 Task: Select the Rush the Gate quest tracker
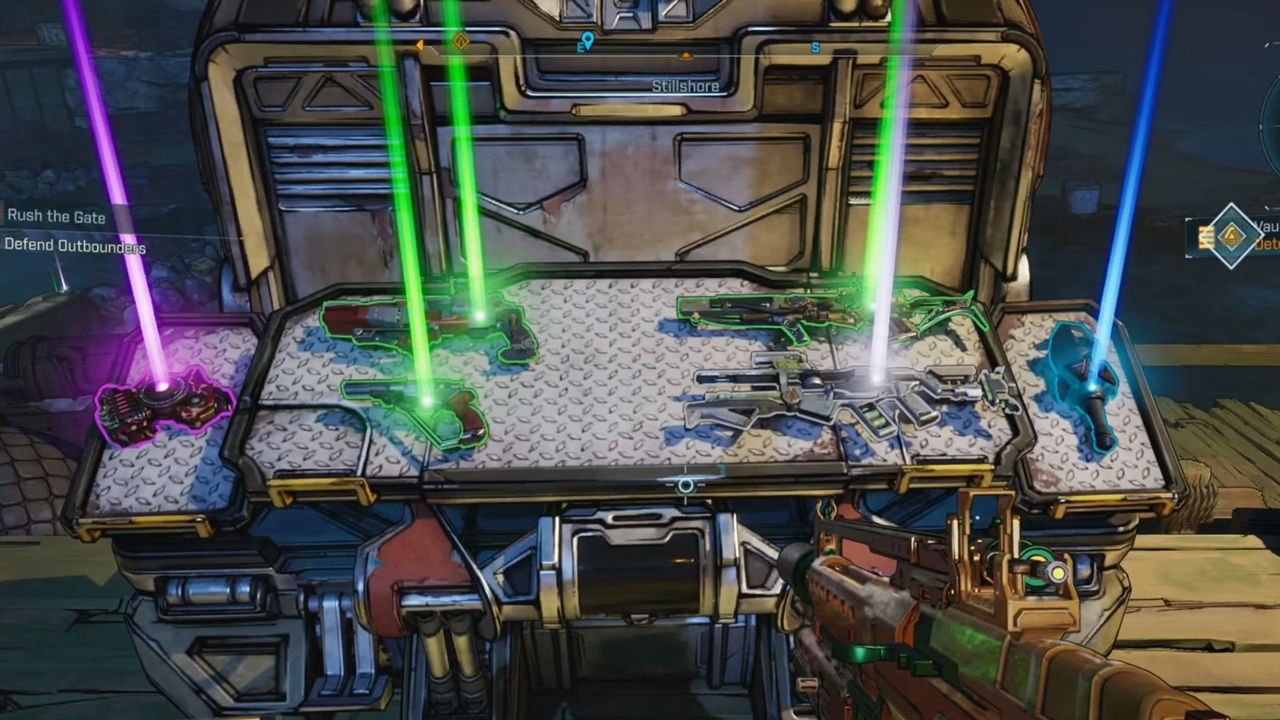coord(56,216)
